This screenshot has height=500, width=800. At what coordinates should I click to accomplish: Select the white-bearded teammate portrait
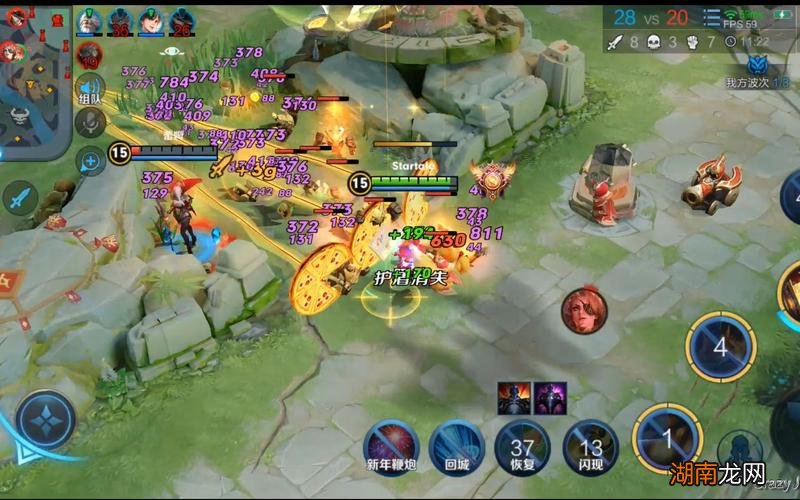(x=89, y=21)
